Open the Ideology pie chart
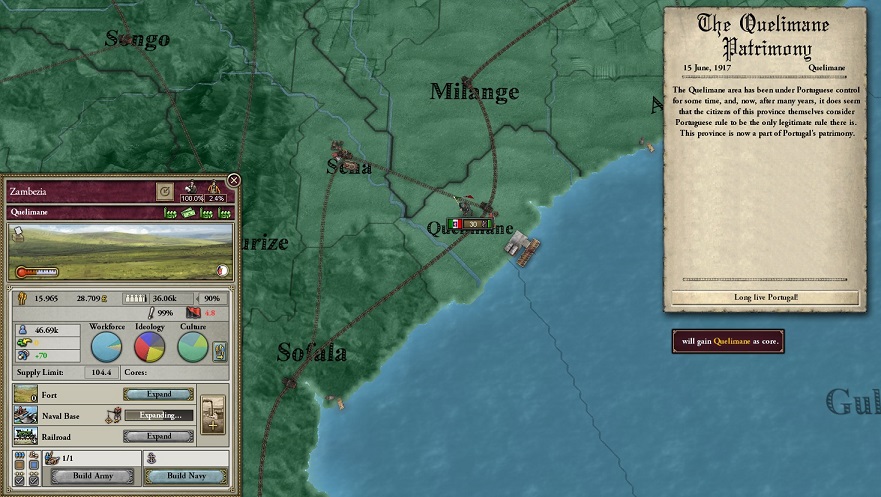881x497 pixels. (x=150, y=347)
